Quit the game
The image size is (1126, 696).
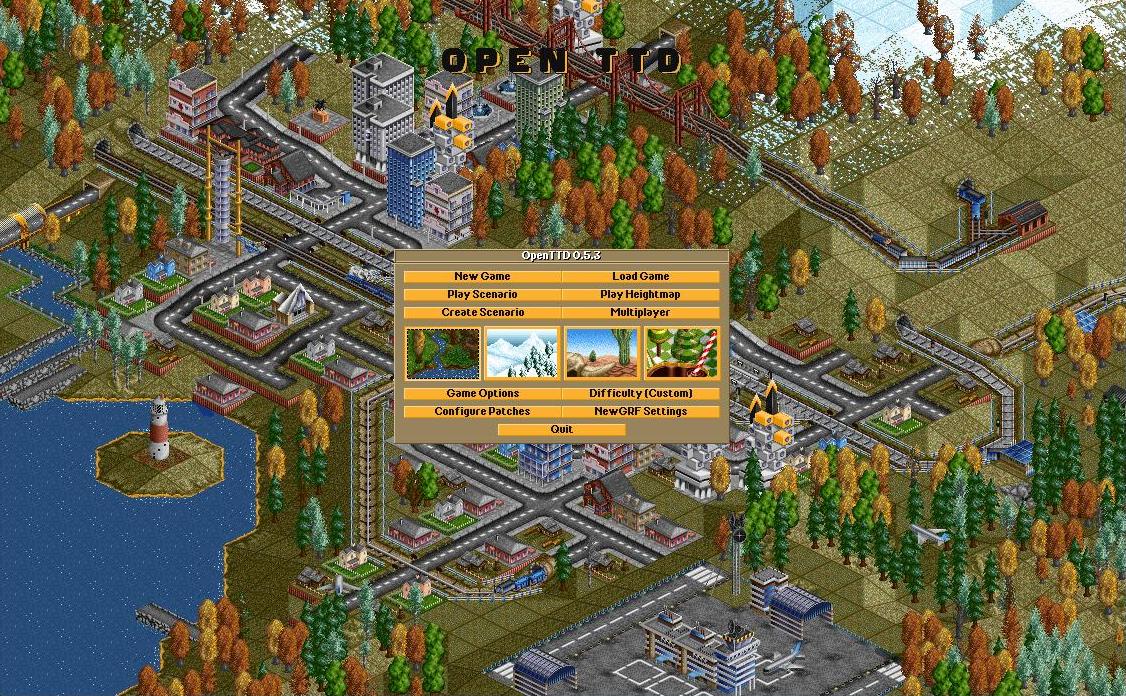(x=561, y=430)
